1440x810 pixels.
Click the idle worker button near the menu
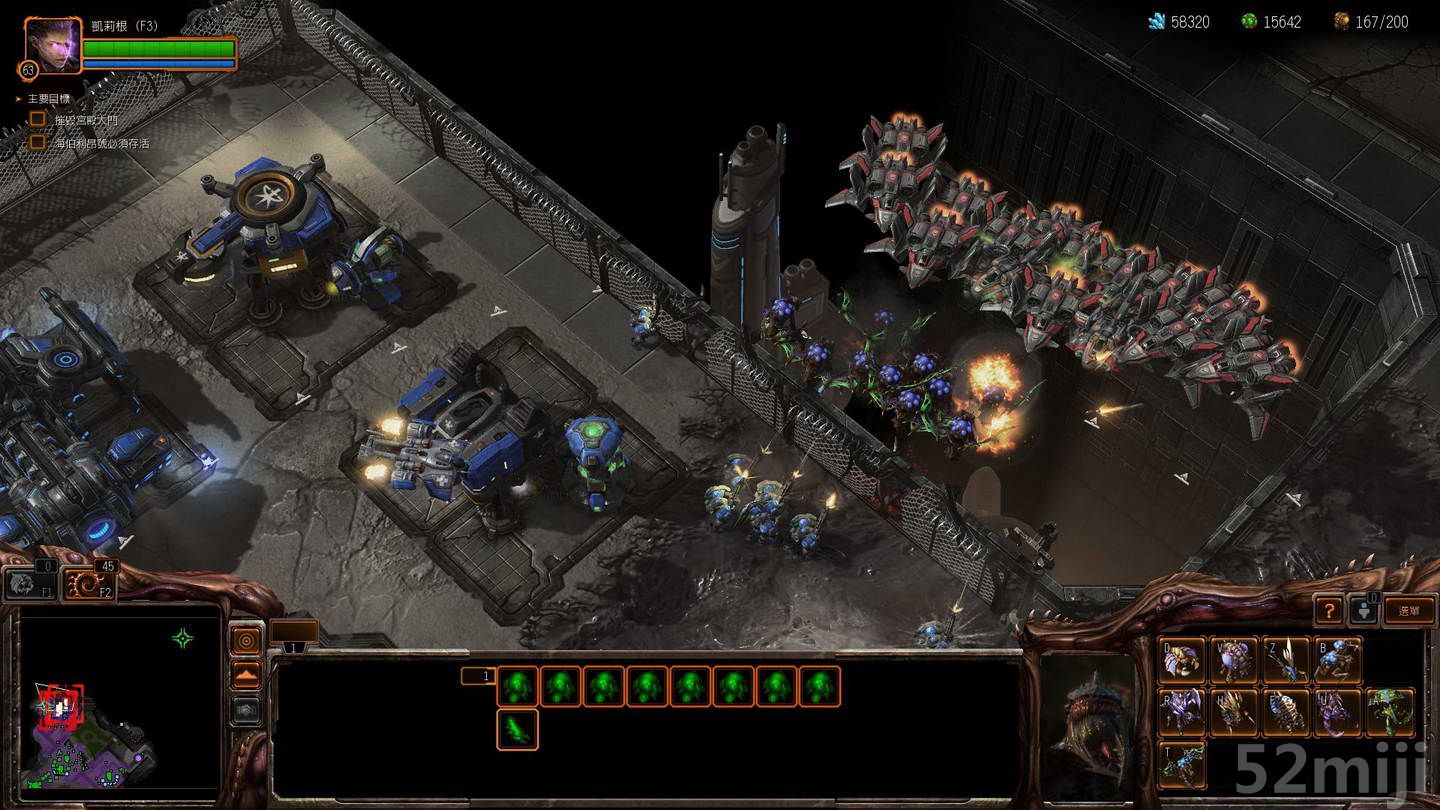(1364, 612)
